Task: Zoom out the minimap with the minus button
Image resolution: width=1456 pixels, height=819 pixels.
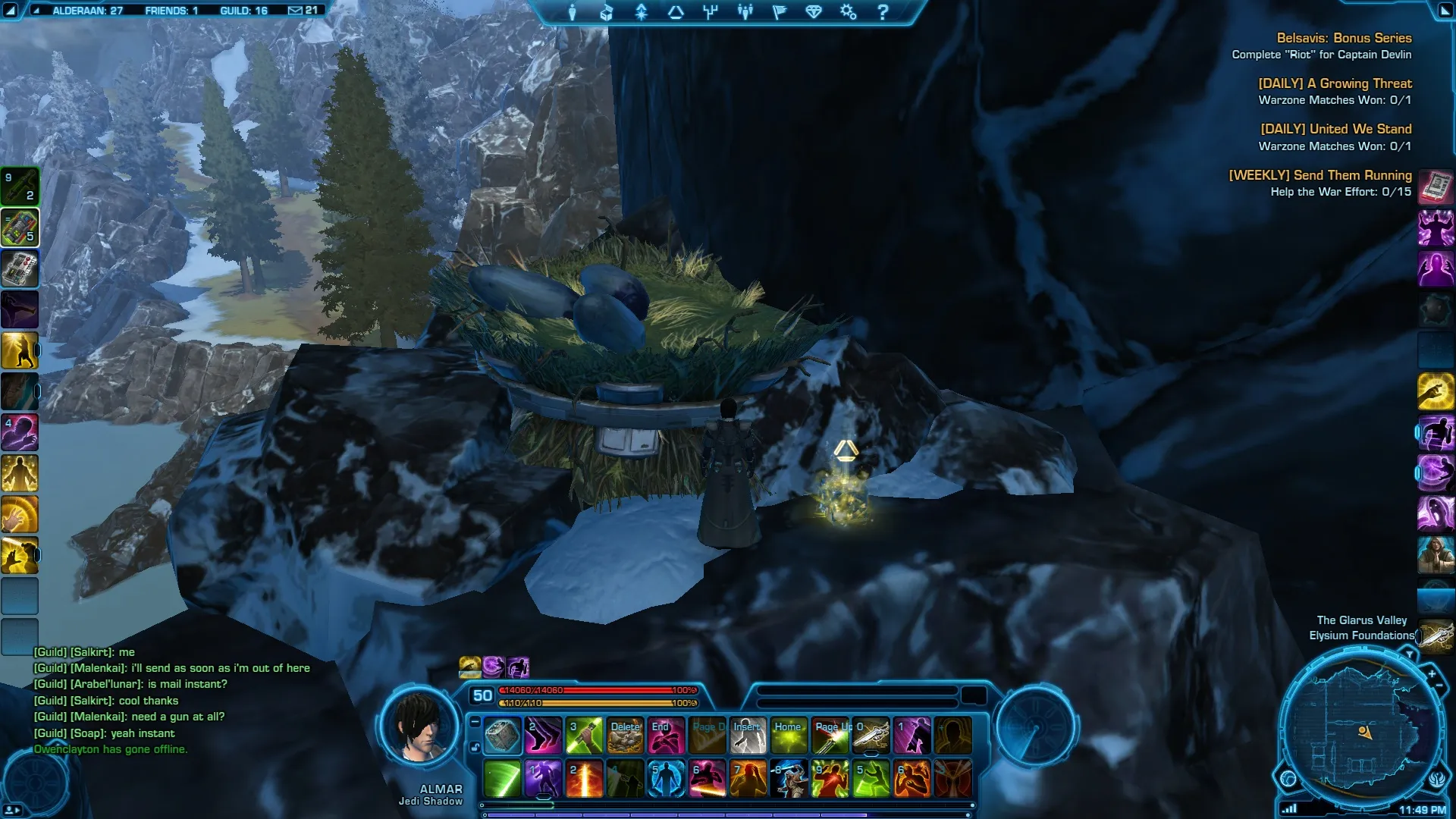Action: [1439, 686]
